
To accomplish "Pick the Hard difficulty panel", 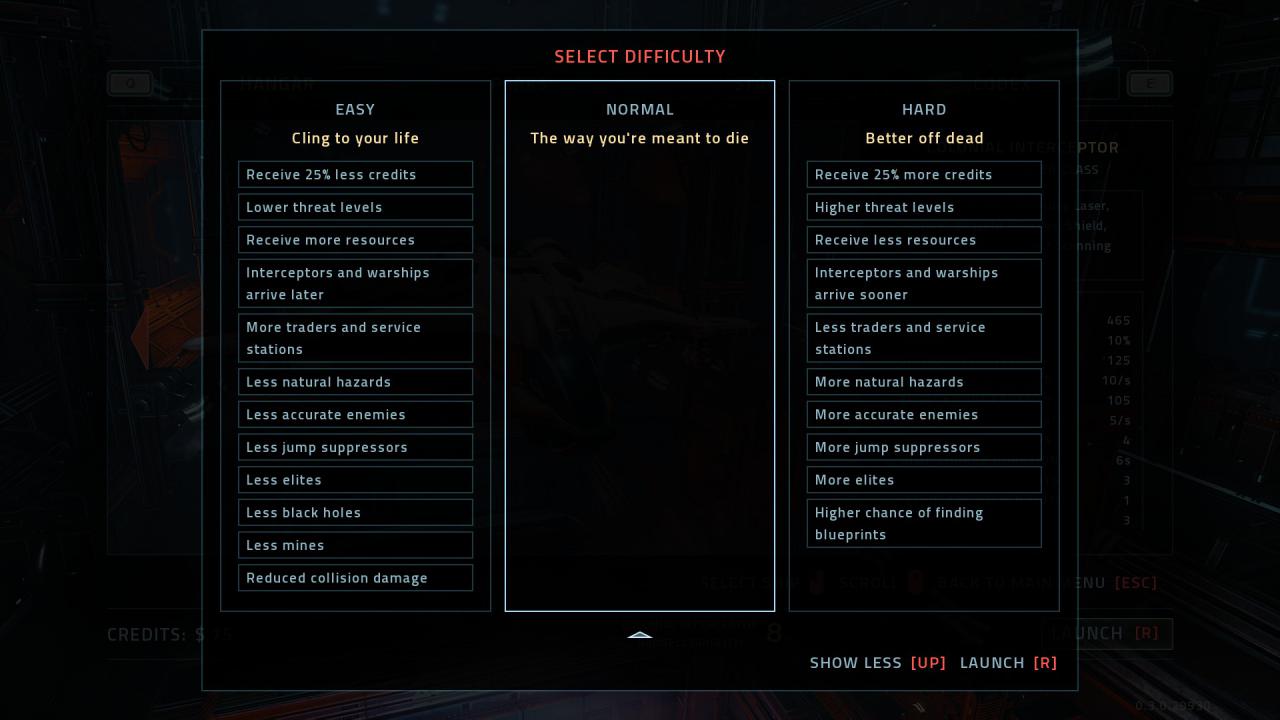I will [924, 110].
